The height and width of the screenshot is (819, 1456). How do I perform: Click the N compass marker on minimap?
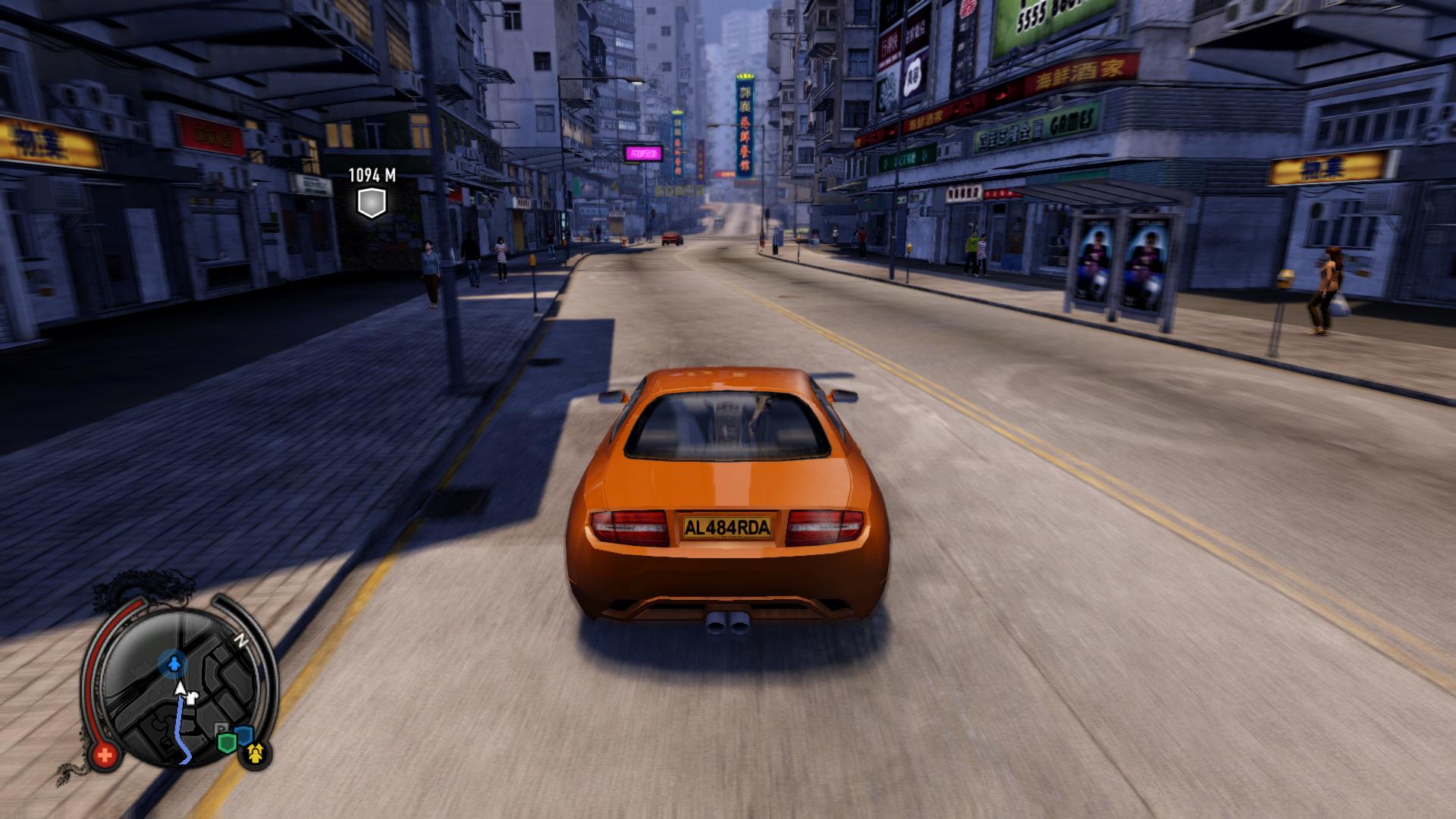coord(242,641)
